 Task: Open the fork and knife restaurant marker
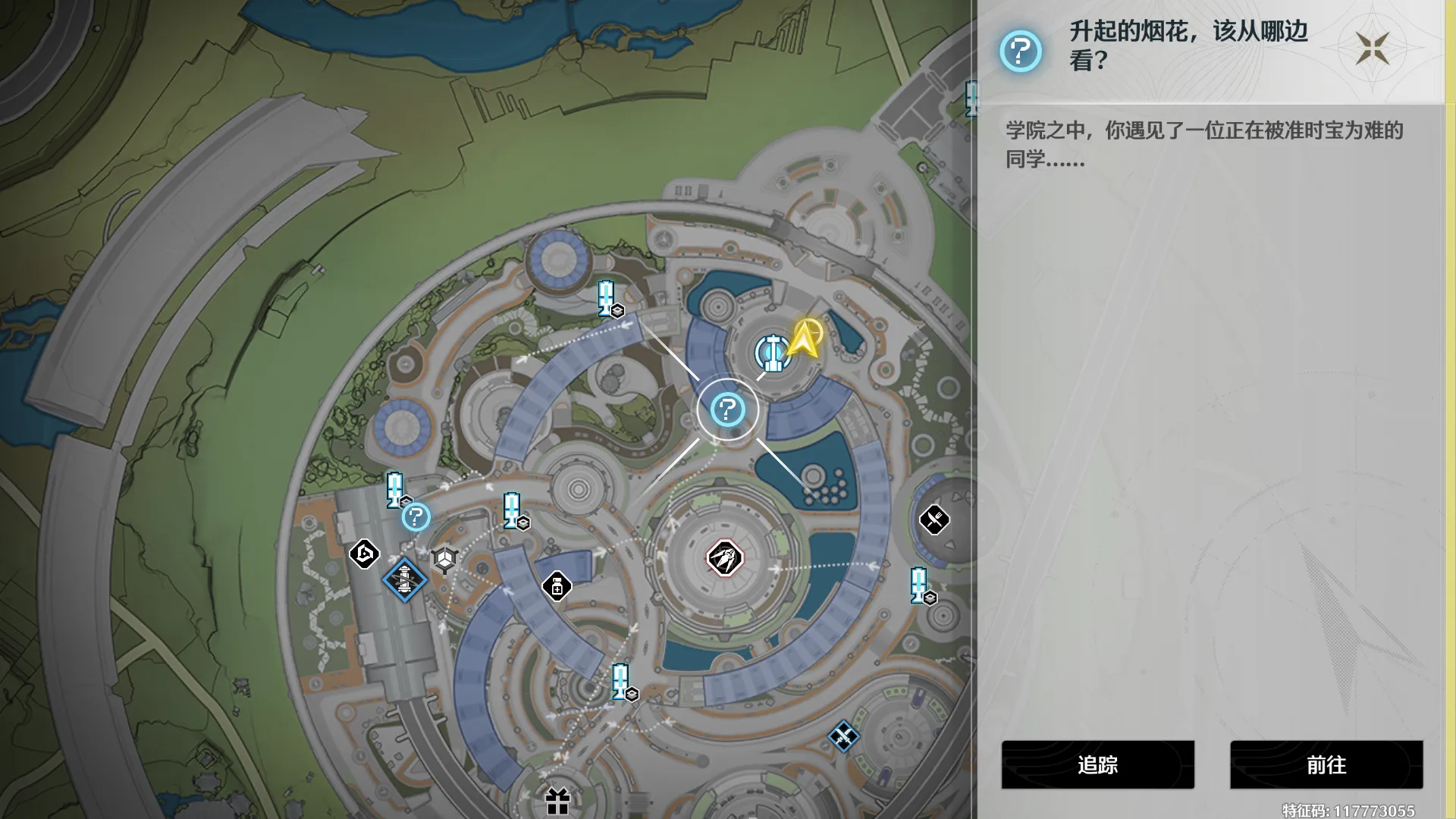pyautogui.click(x=934, y=519)
